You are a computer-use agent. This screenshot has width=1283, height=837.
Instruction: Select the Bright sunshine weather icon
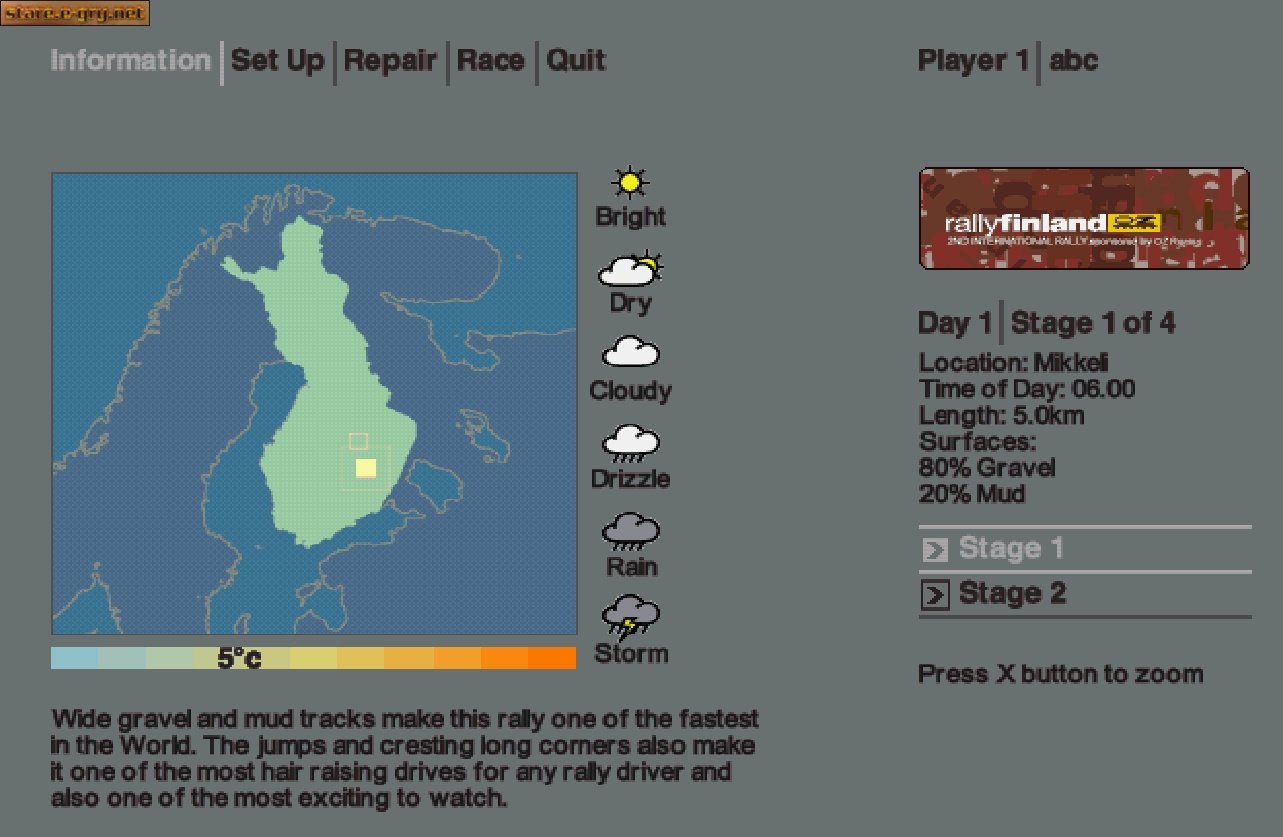point(629,183)
